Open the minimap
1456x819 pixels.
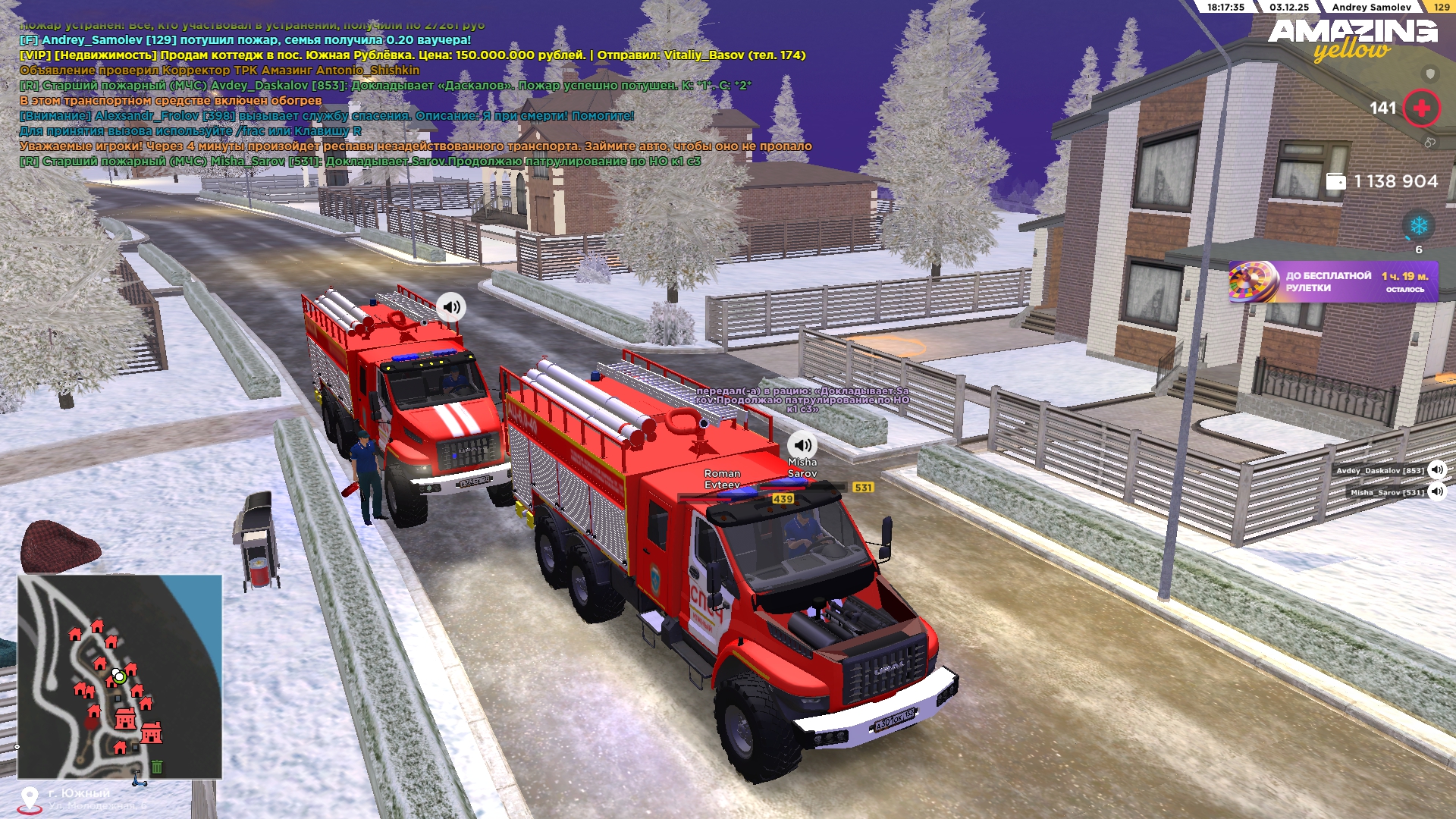pyautogui.click(x=120, y=676)
